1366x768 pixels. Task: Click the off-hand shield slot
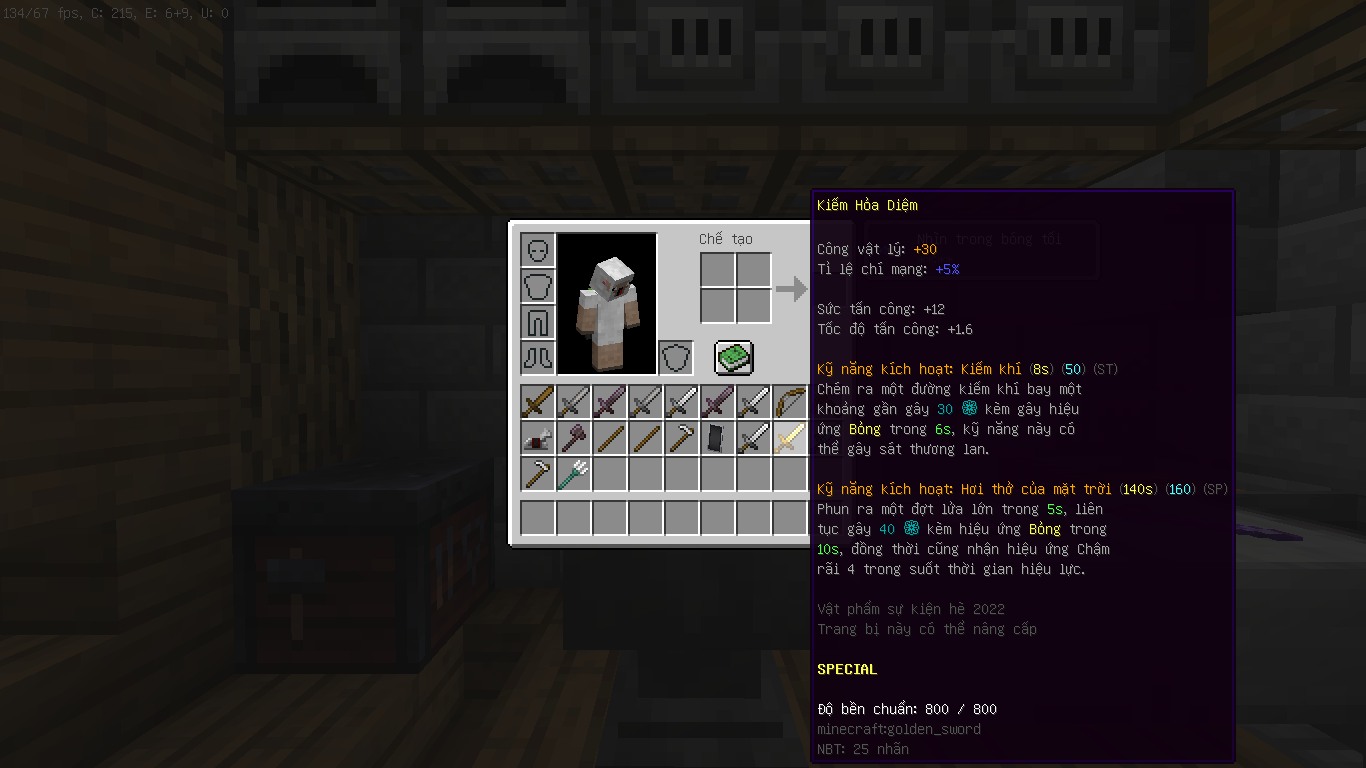[675, 357]
